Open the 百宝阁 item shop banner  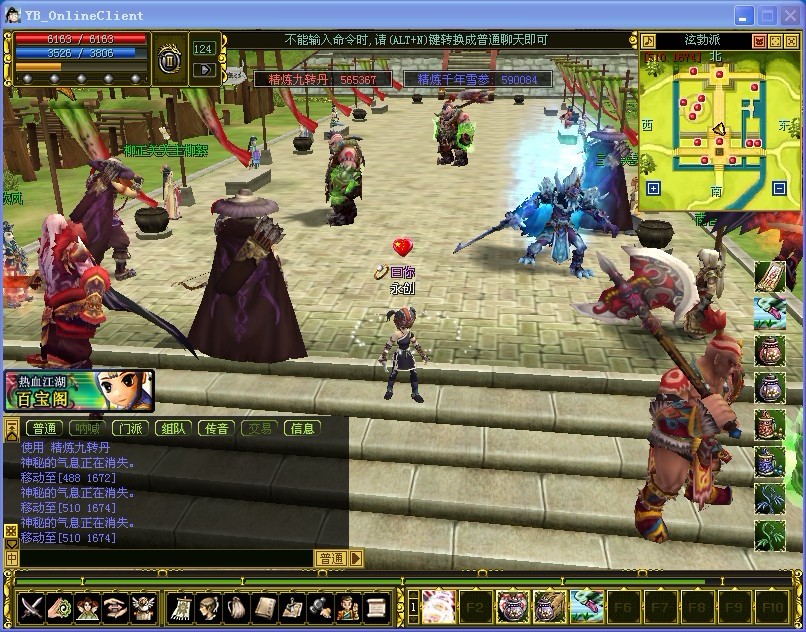78,391
